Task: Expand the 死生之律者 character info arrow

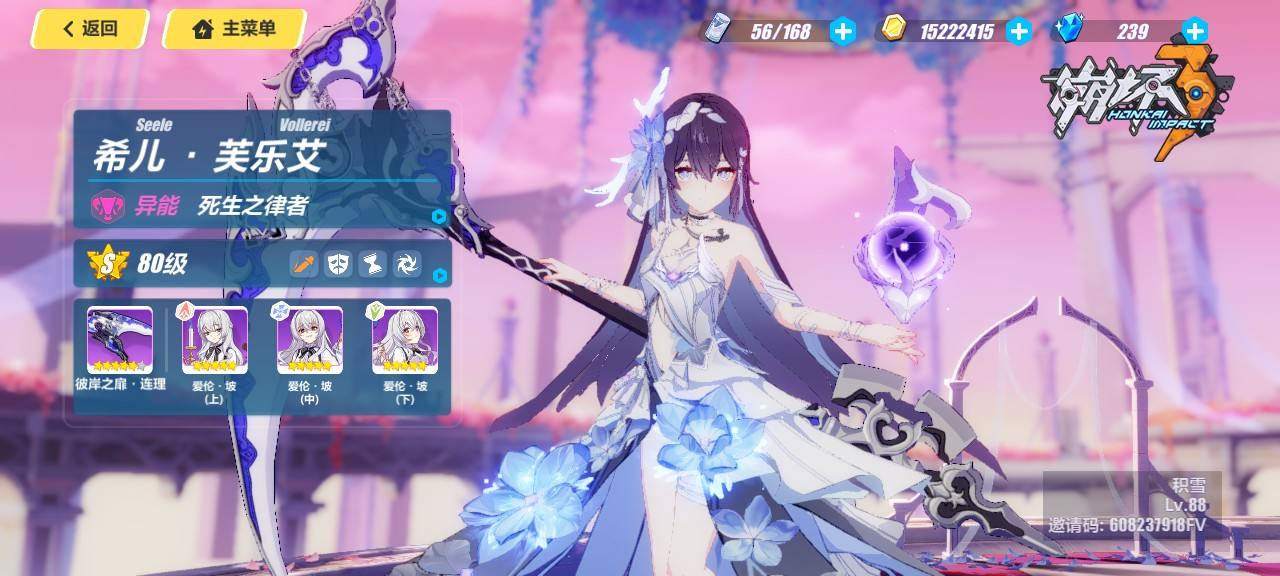Action: click(439, 216)
